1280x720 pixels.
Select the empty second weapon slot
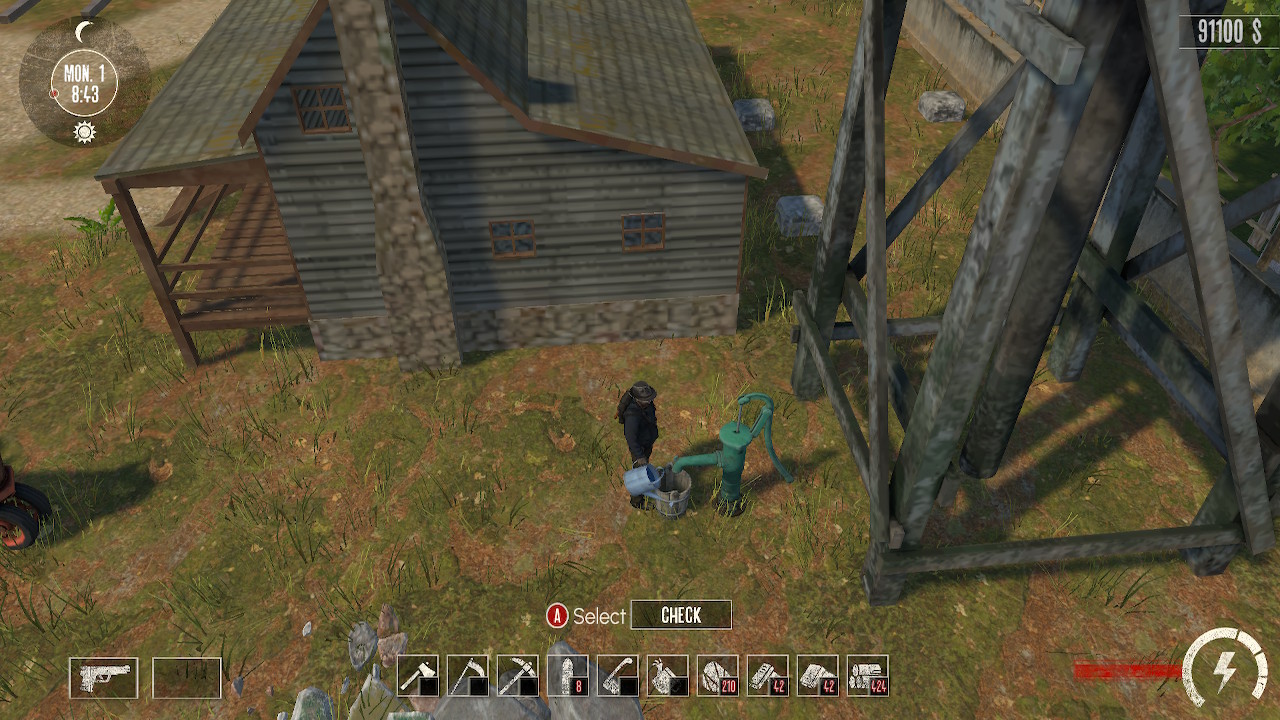(185, 677)
